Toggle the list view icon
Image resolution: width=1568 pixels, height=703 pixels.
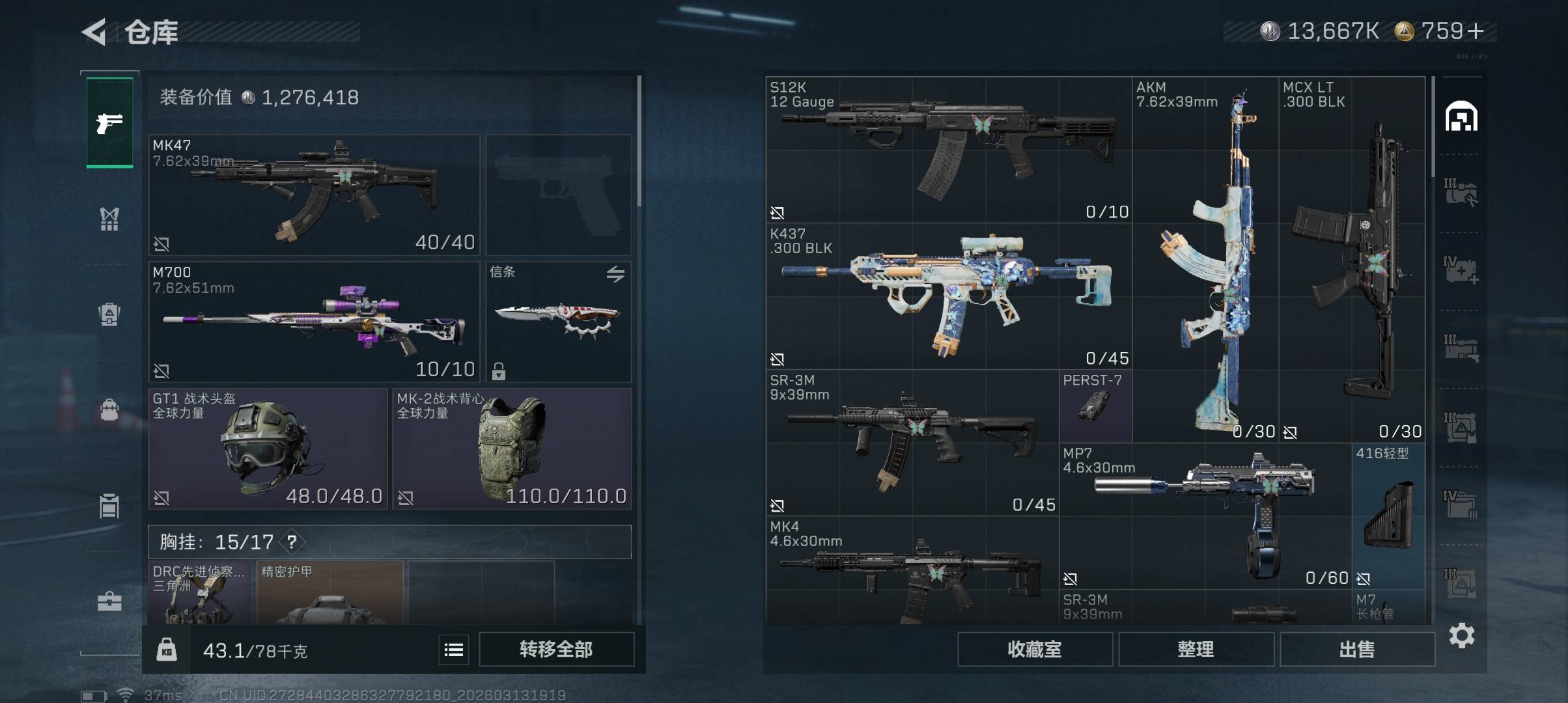(454, 649)
